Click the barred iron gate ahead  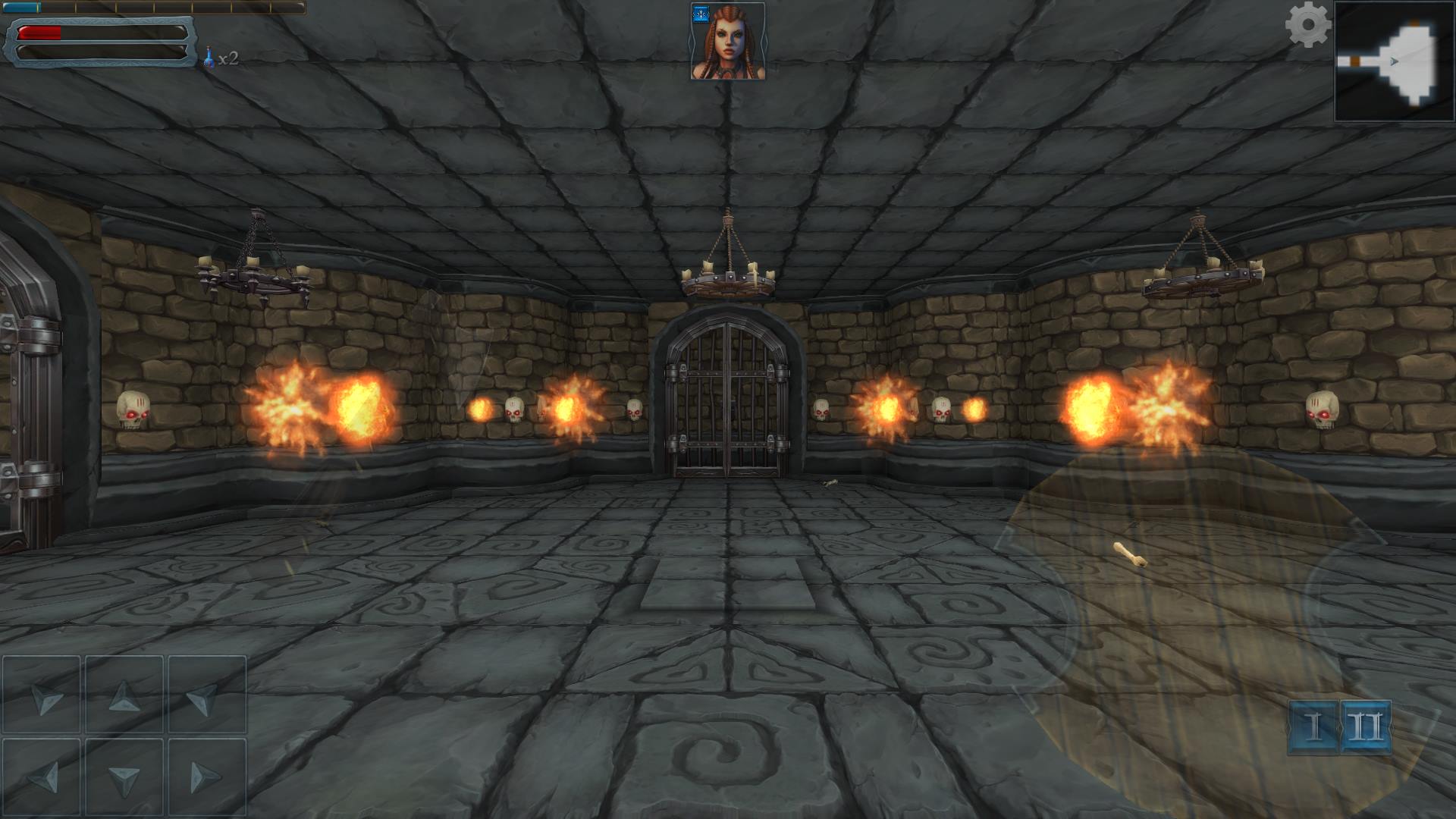coord(728,394)
